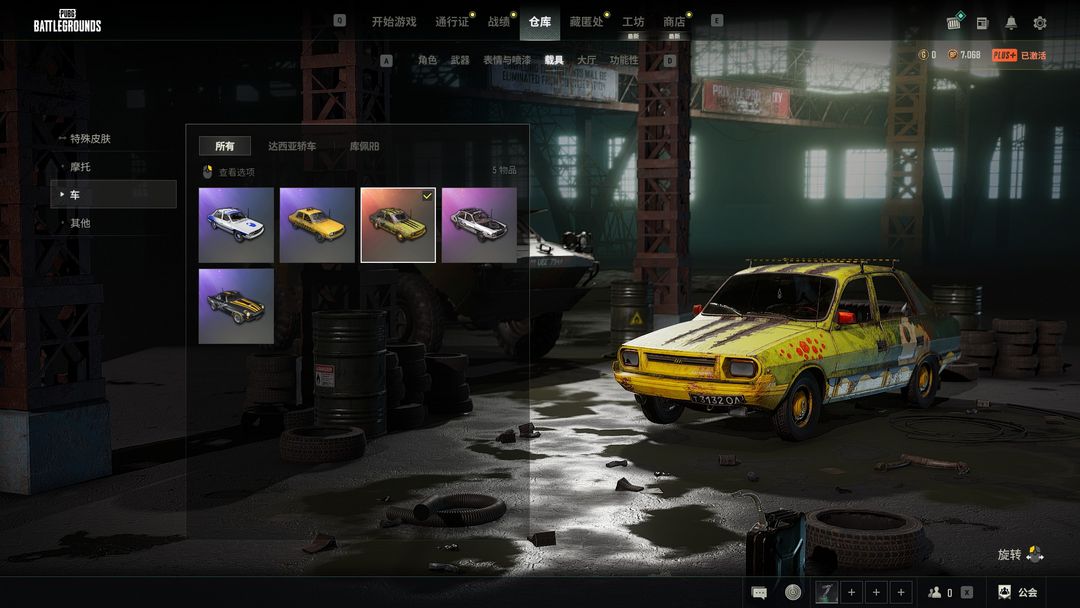Open the 战绩 section
The width and height of the screenshot is (1080, 608).
498,22
